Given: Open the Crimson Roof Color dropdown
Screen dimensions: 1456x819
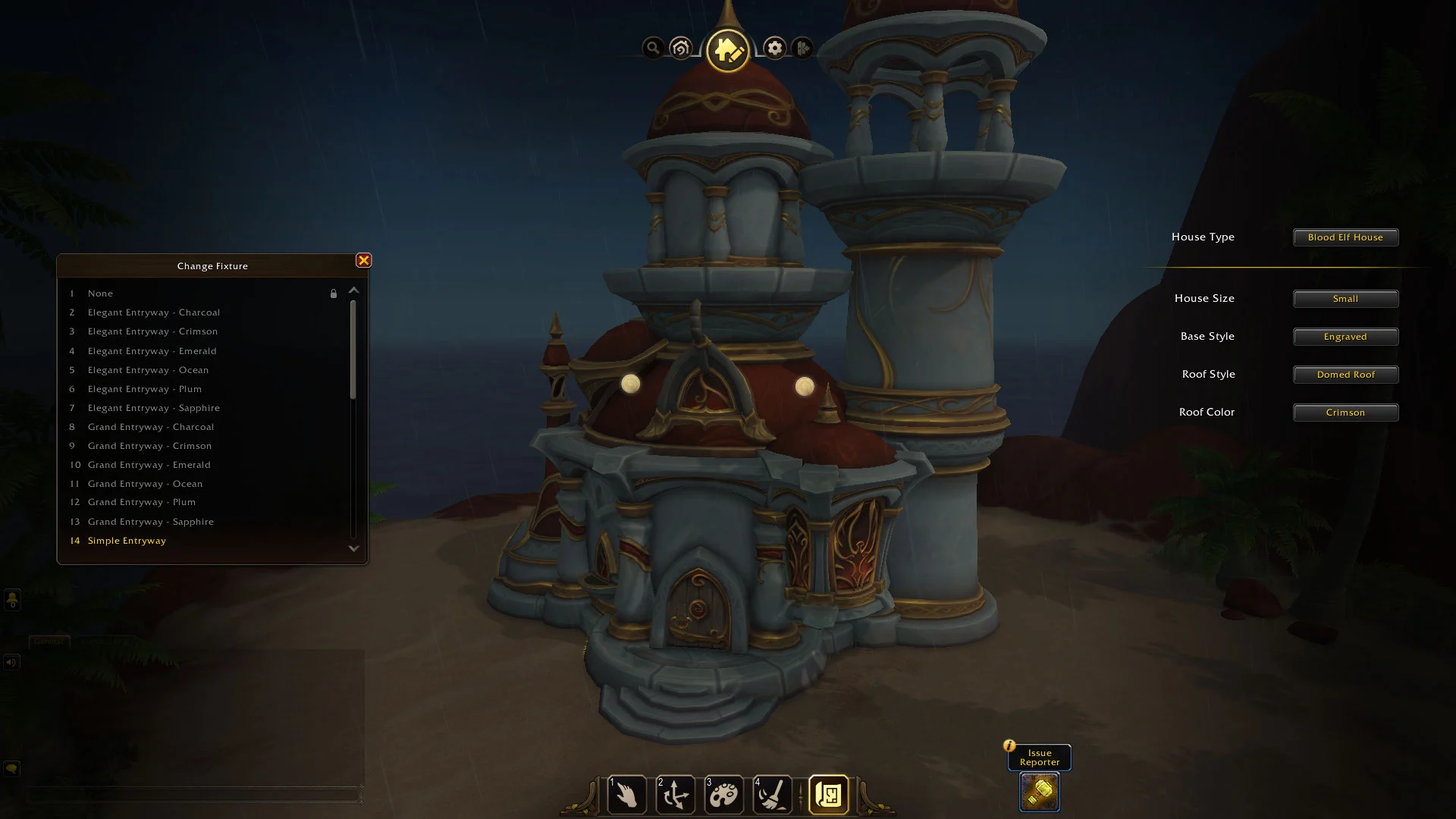Looking at the screenshot, I should (1345, 413).
